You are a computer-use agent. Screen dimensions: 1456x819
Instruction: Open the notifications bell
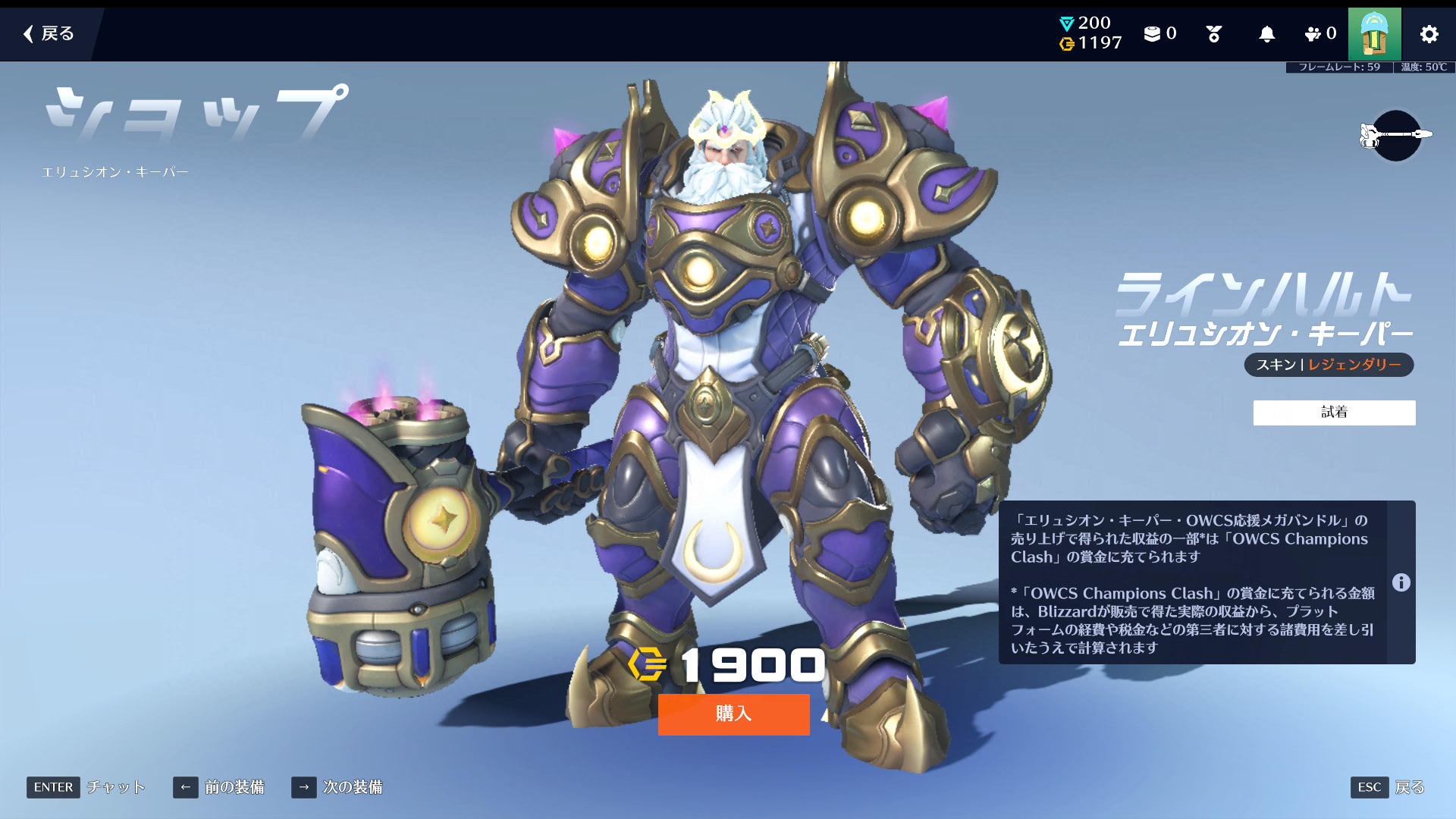point(1266,34)
